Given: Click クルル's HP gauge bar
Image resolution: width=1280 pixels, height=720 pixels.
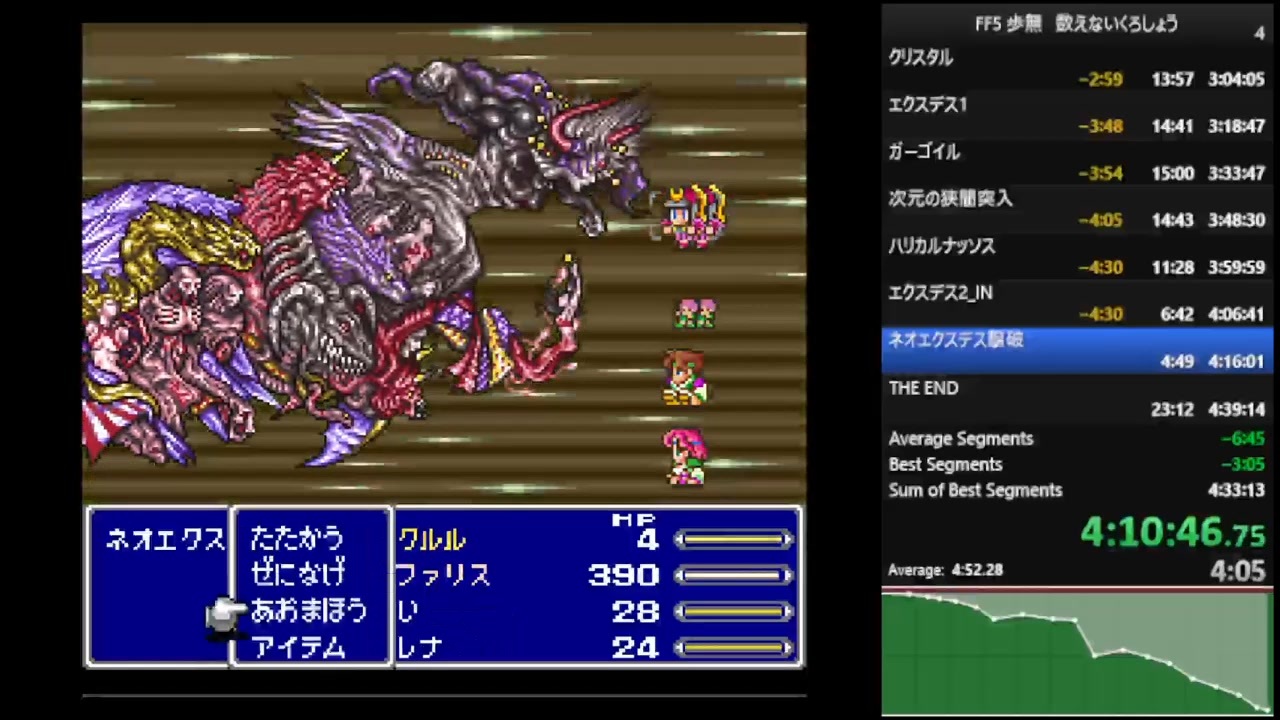Looking at the screenshot, I should [735, 540].
